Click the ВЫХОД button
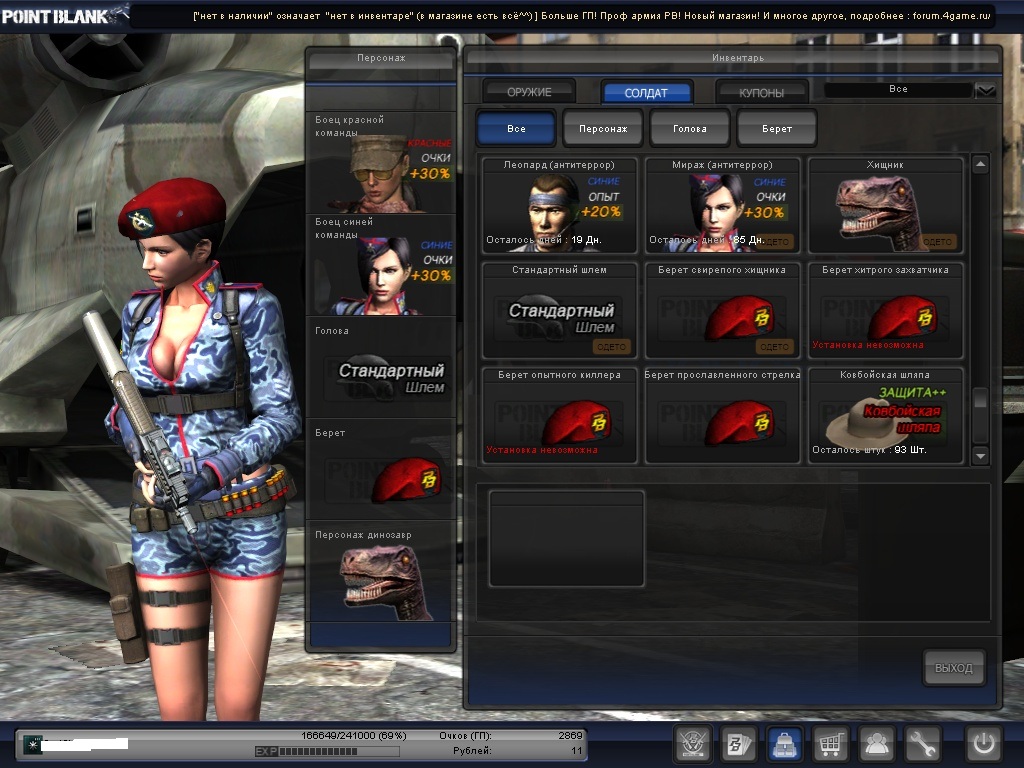The width and height of the screenshot is (1024, 768). click(x=953, y=668)
